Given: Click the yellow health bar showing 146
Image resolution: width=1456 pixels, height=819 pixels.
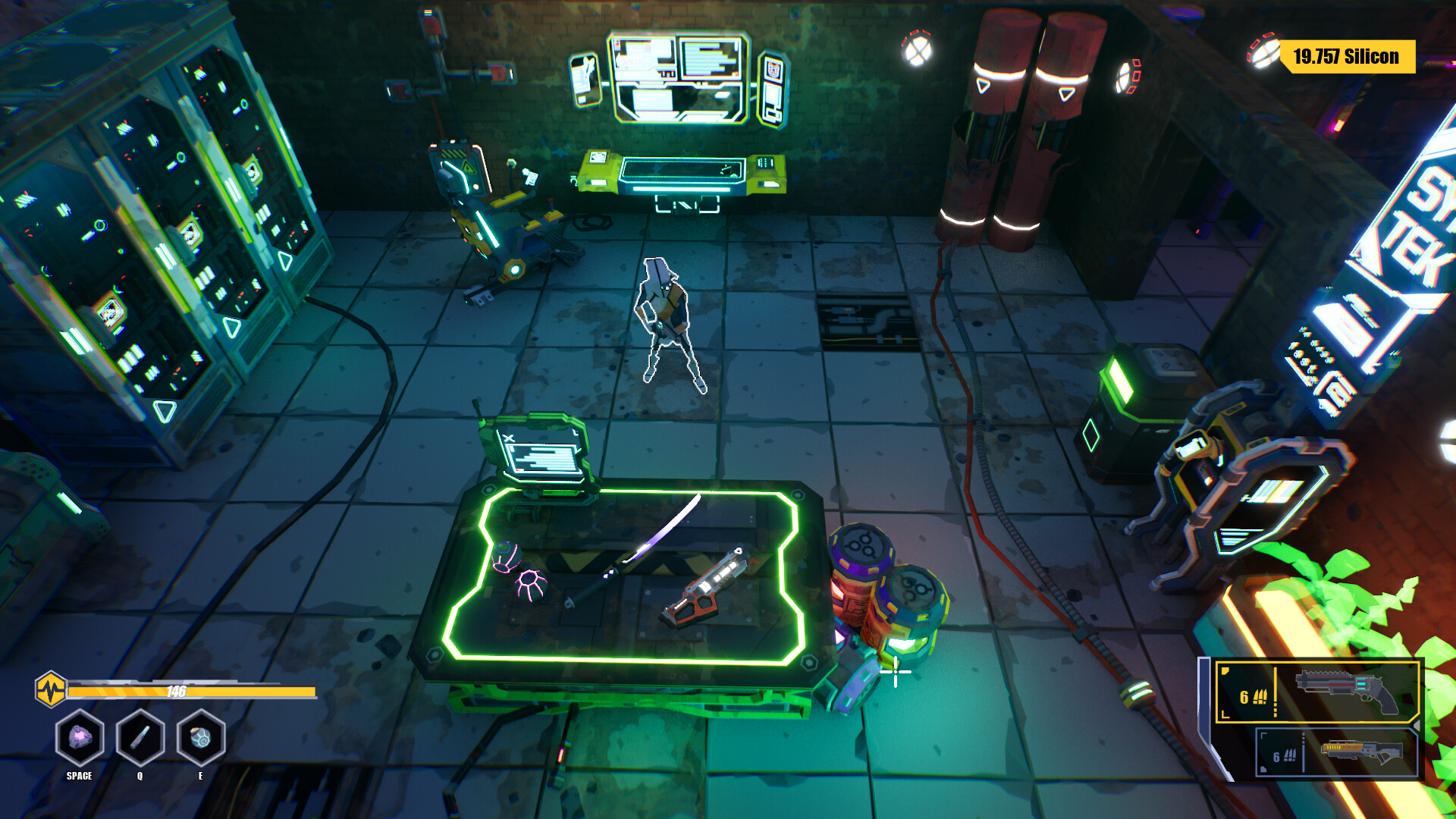Looking at the screenshot, I should 190,692.
